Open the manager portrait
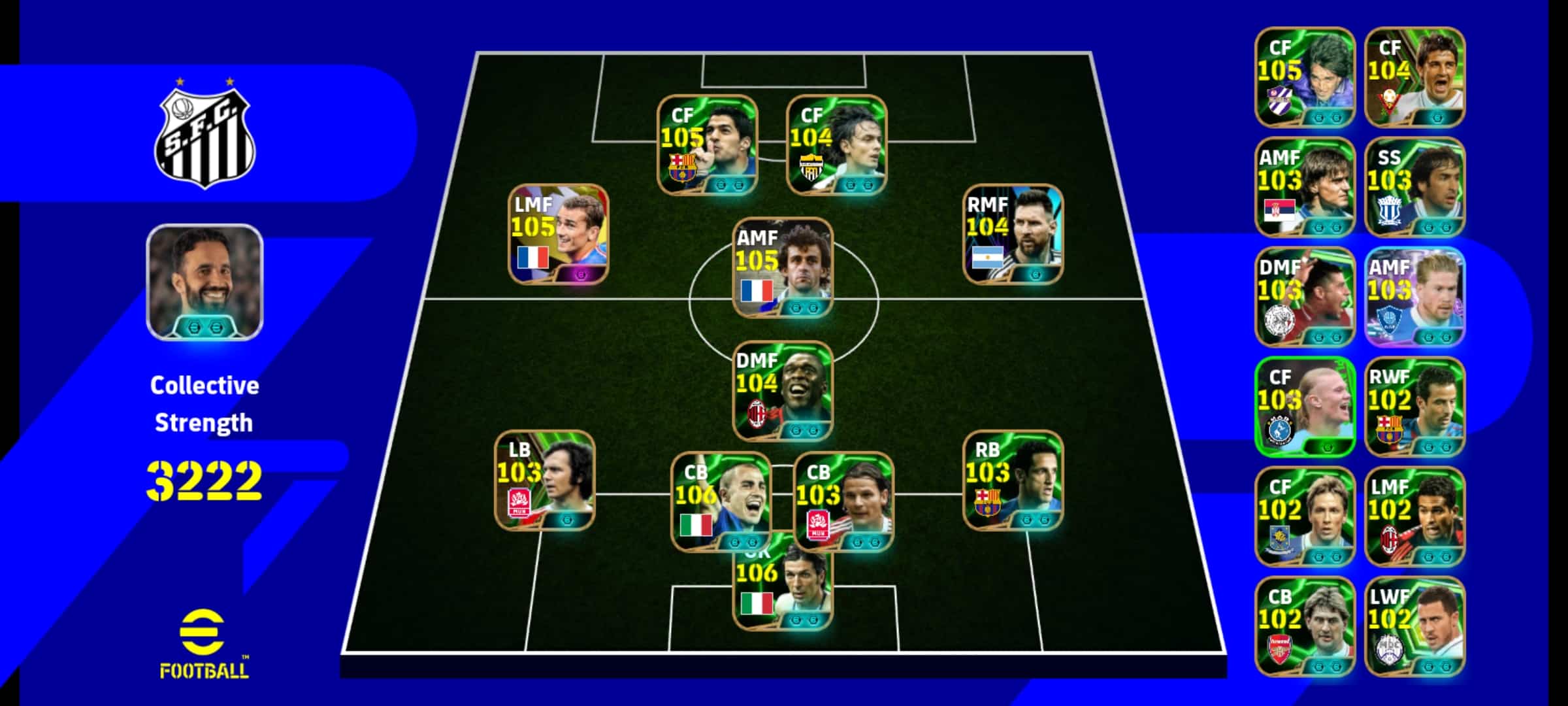 click(x=204, y=282)
